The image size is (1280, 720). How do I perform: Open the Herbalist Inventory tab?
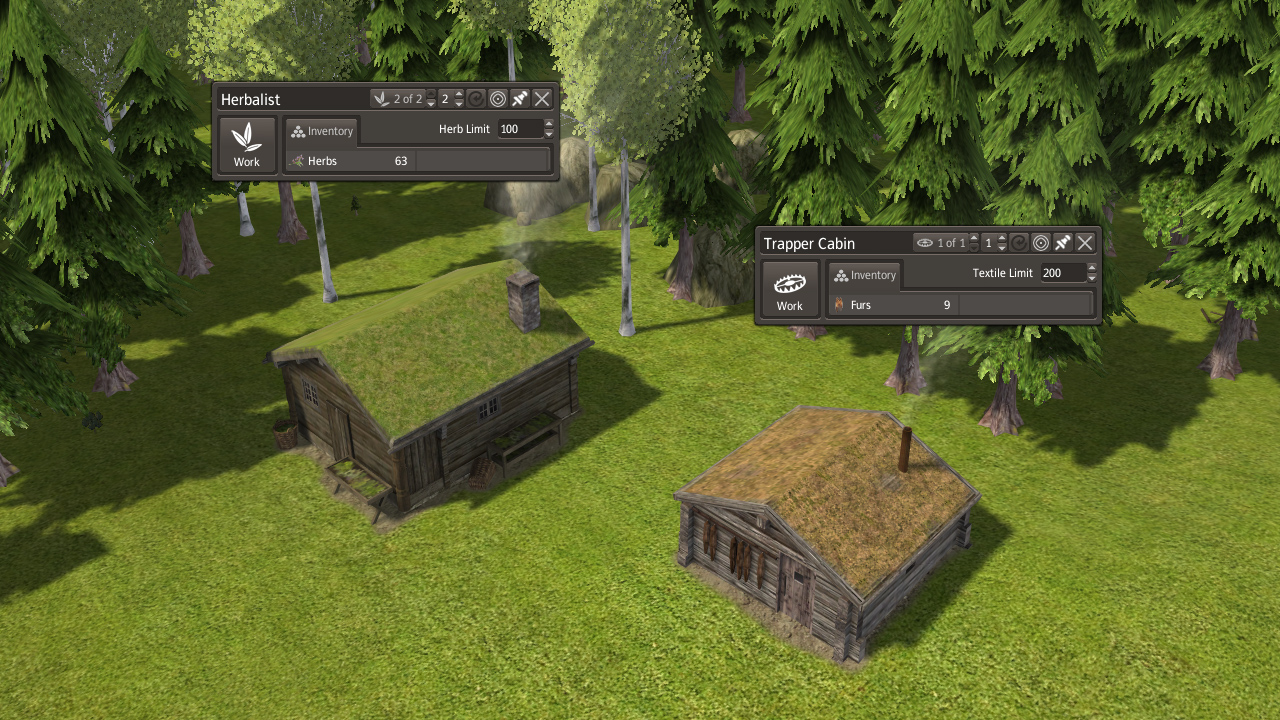click(x=322, y=131)
